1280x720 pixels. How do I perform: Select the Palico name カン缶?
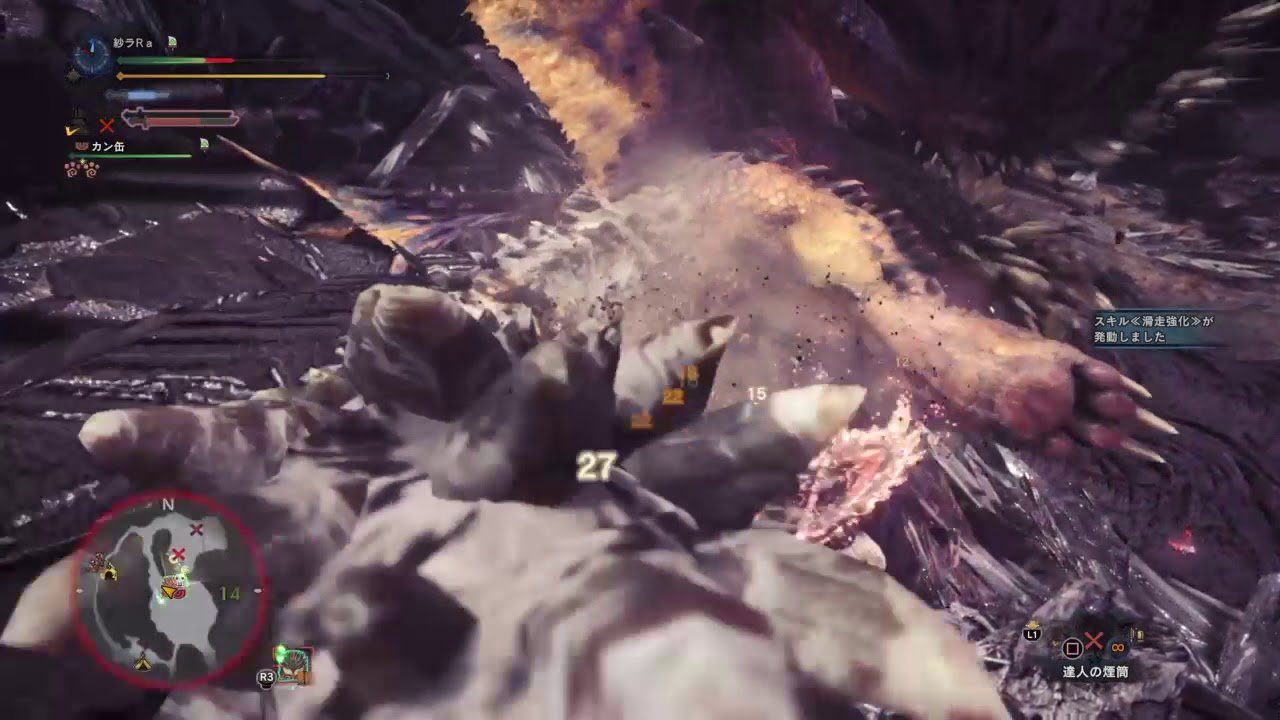point(108,146)
